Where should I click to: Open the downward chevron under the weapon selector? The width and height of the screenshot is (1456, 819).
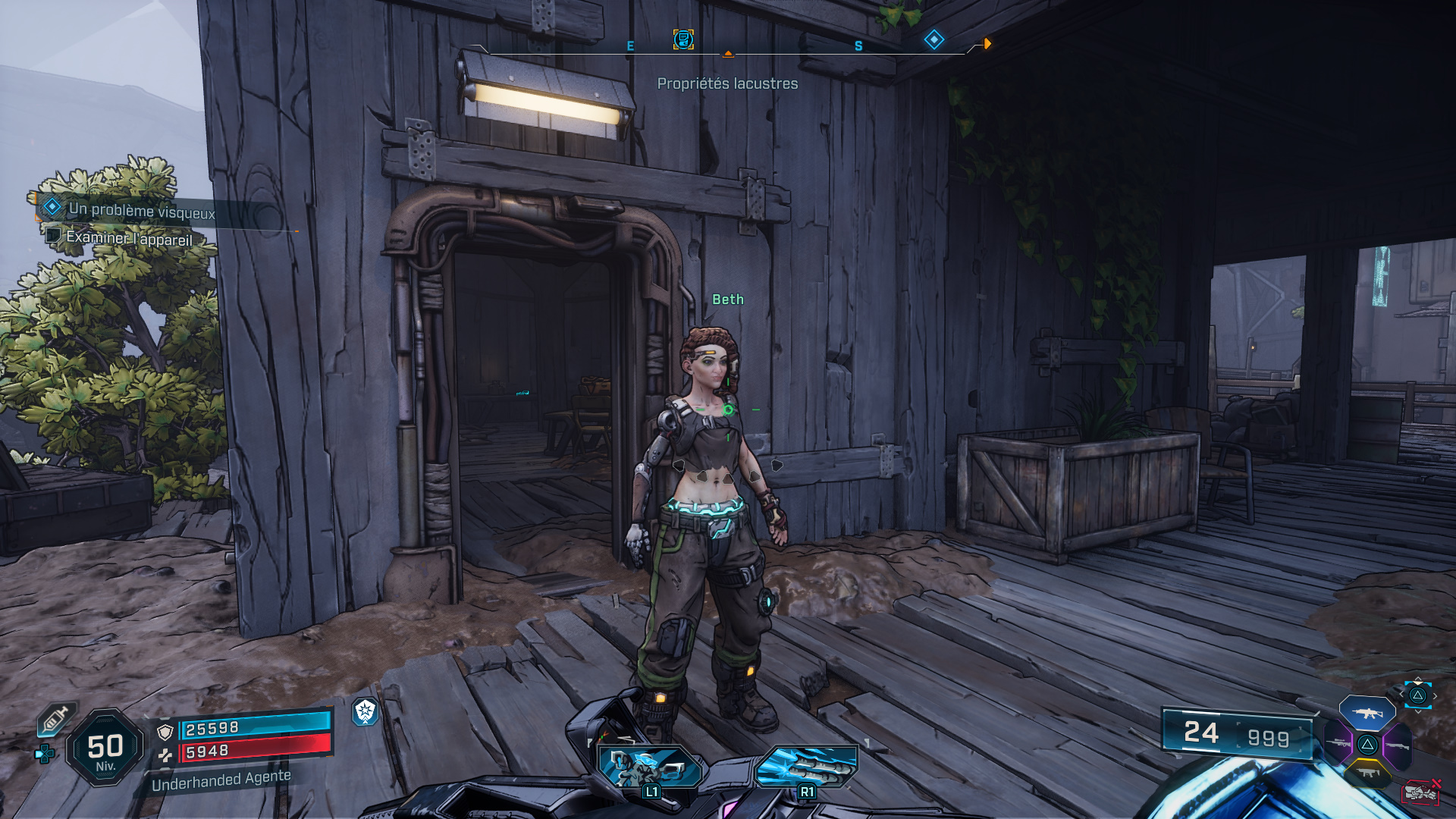tap(1418, 712)
